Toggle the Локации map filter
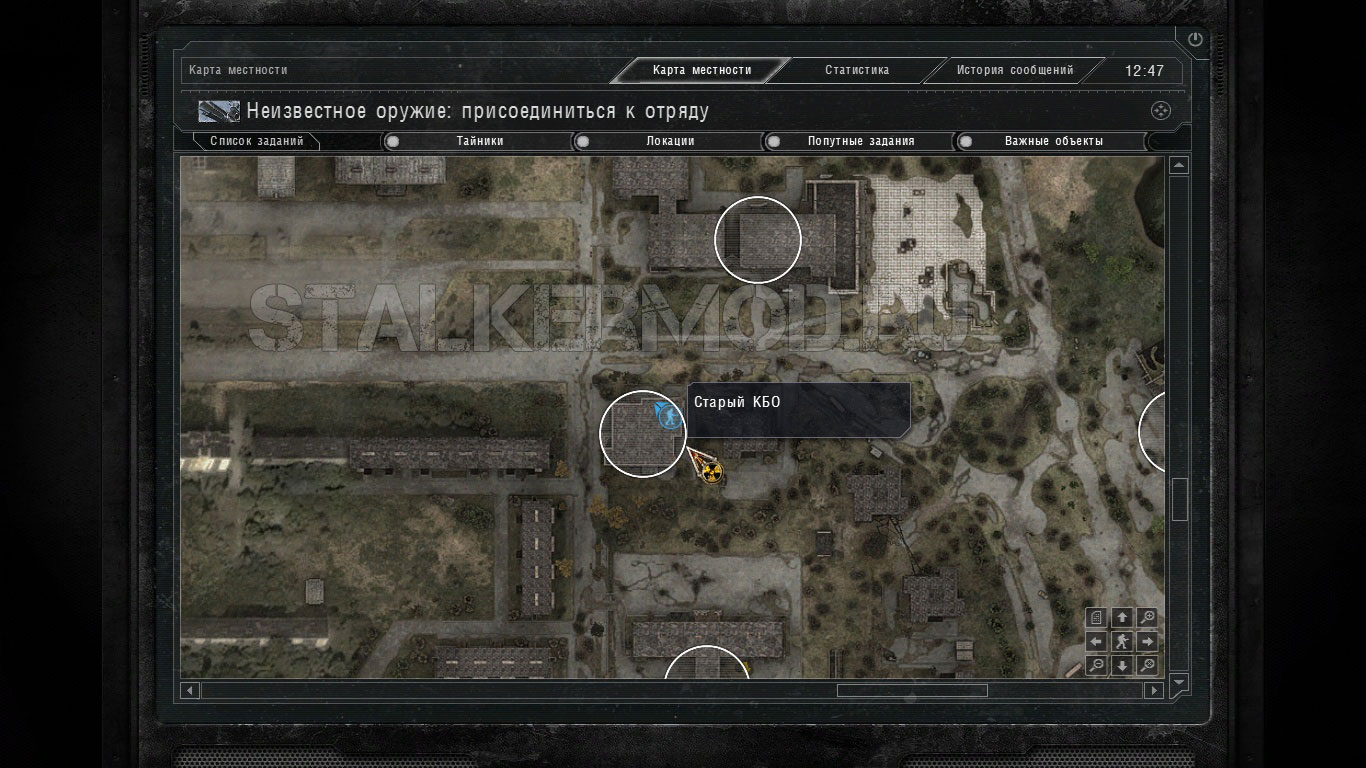The width and height of the screenshot is (1366, 768). 582,142
